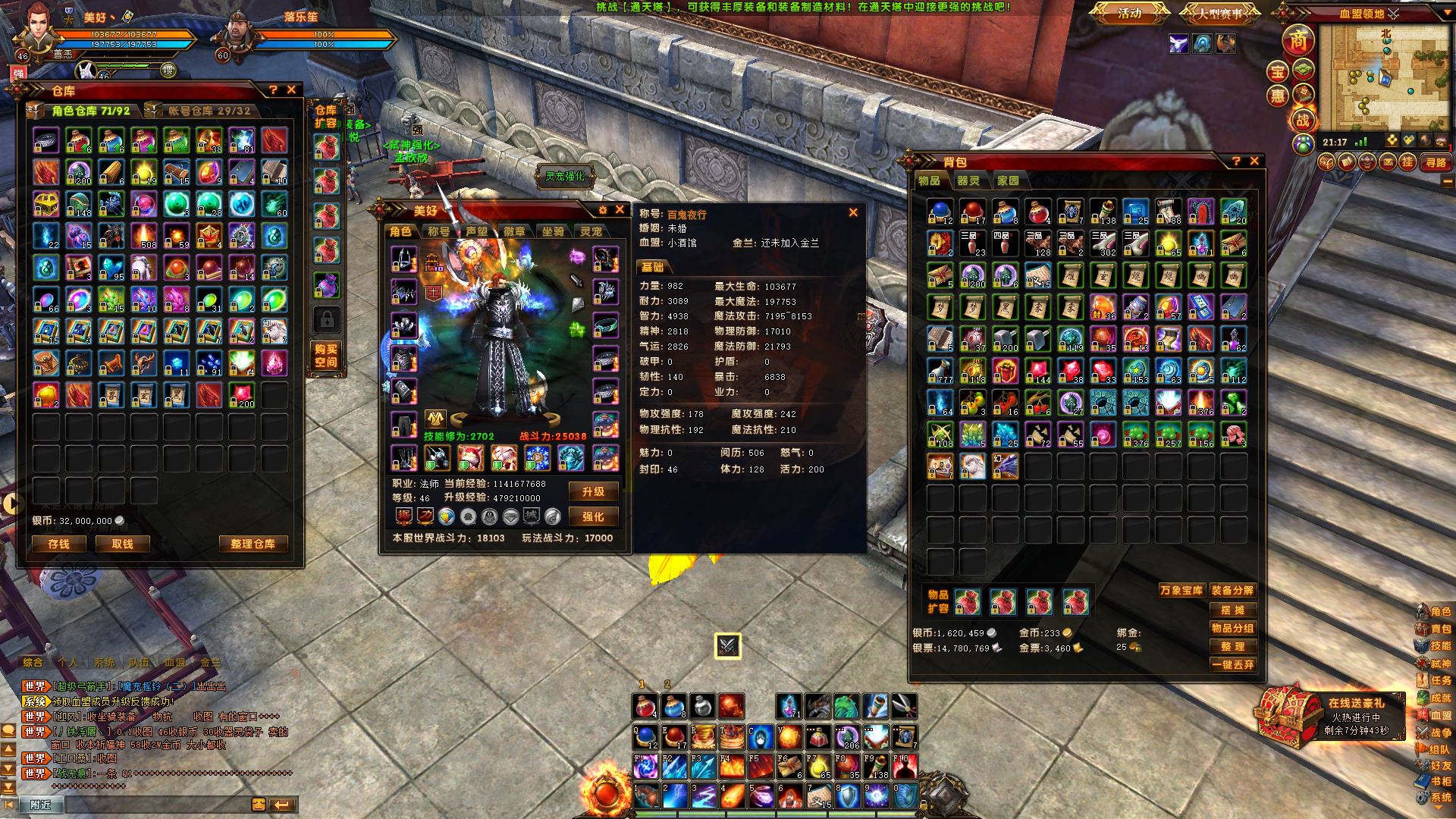Switch to the 坐骑 mount tab
Image resolution: width=1456 pixels, height=819 pixels.
(x=553, y=231)
